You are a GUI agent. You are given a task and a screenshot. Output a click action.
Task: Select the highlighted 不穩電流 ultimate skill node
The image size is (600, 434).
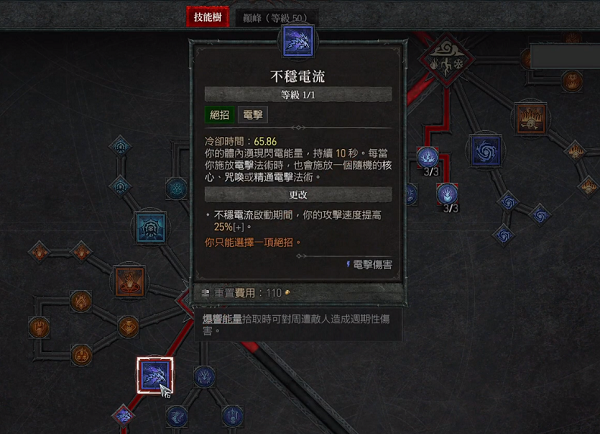155,376
